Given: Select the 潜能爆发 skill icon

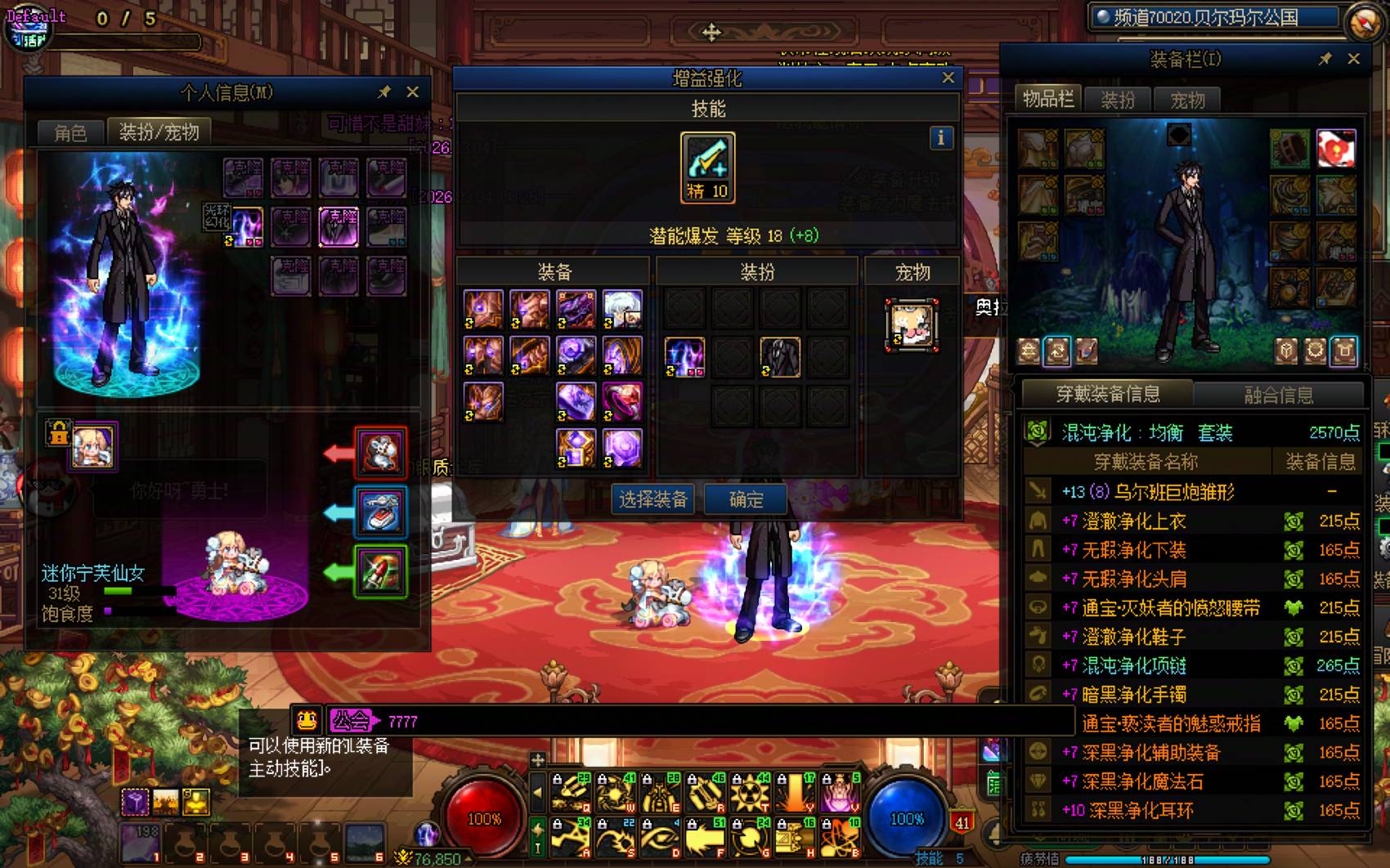Looking at the screenshot, I should [x=707, y=168].
